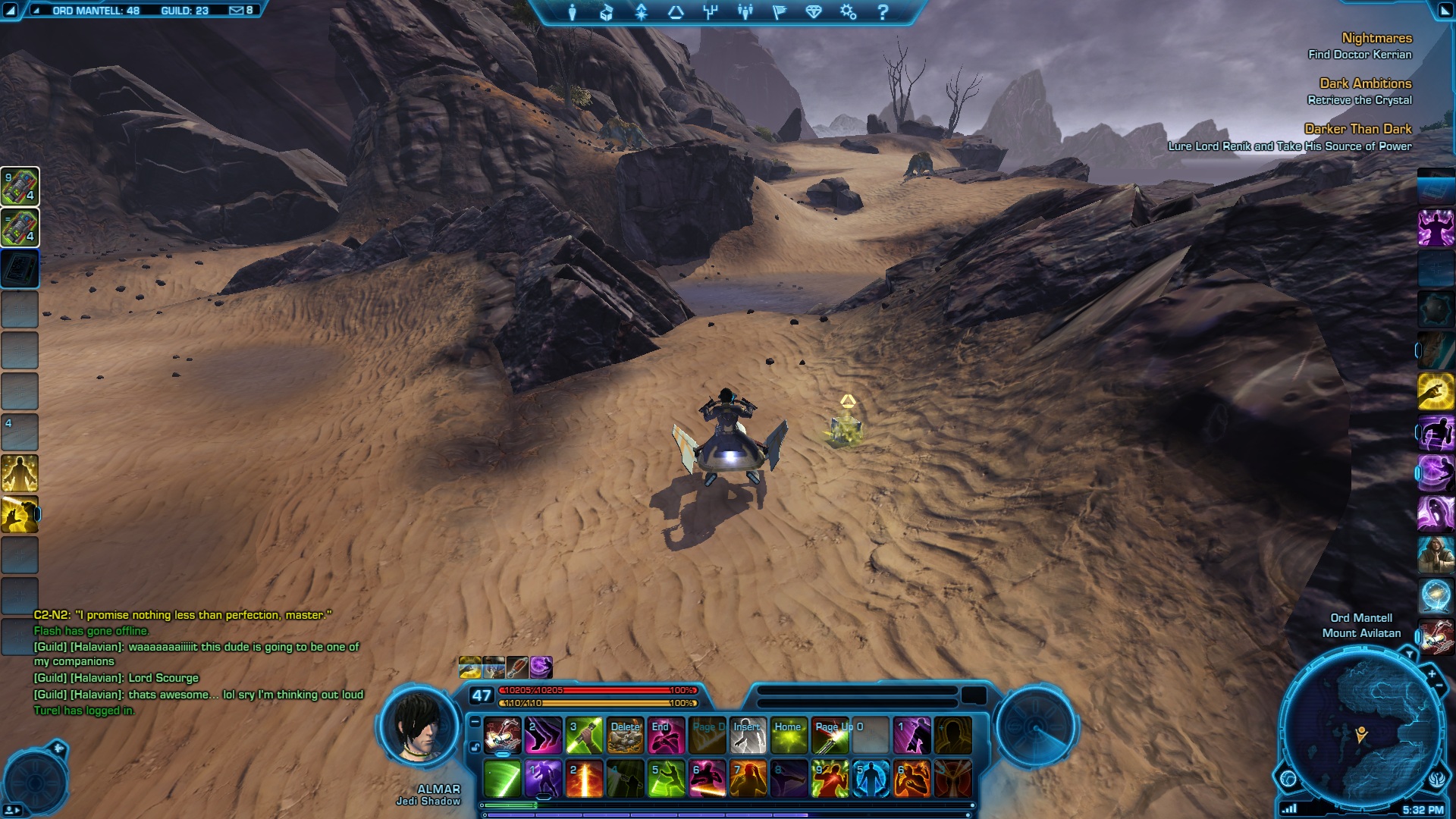The image size is (1456, 819).
Task: Activate the green glow ability bound to Home
Action: [789, 736]
